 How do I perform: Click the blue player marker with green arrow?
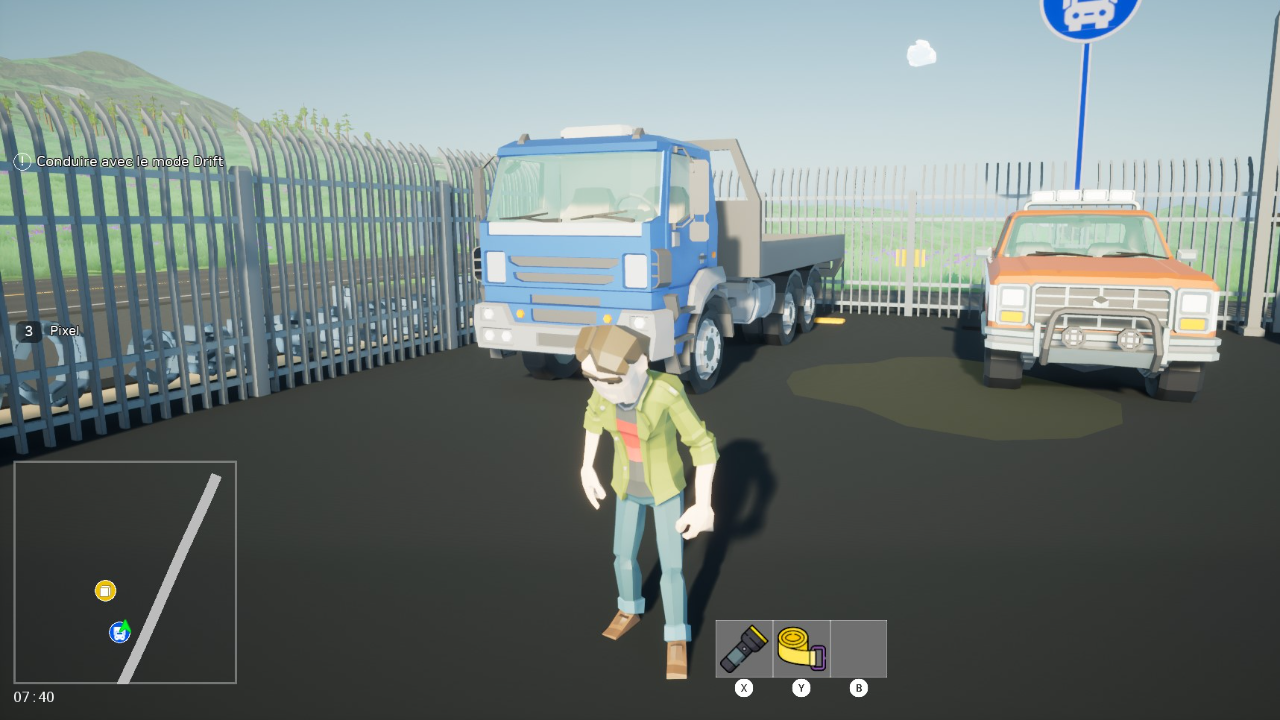(x=119, y=632)
